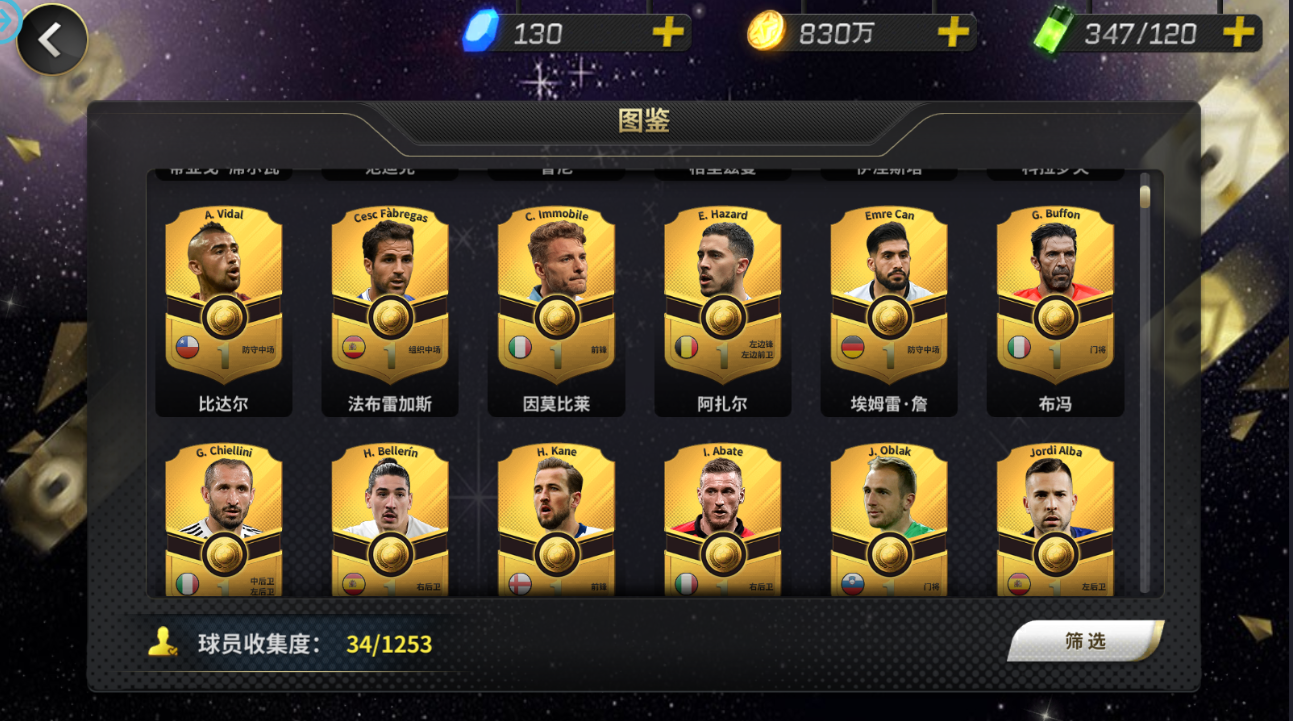1293x721 pixels.
Task: Buy more gold coins with plus
Action: point(953,33)
